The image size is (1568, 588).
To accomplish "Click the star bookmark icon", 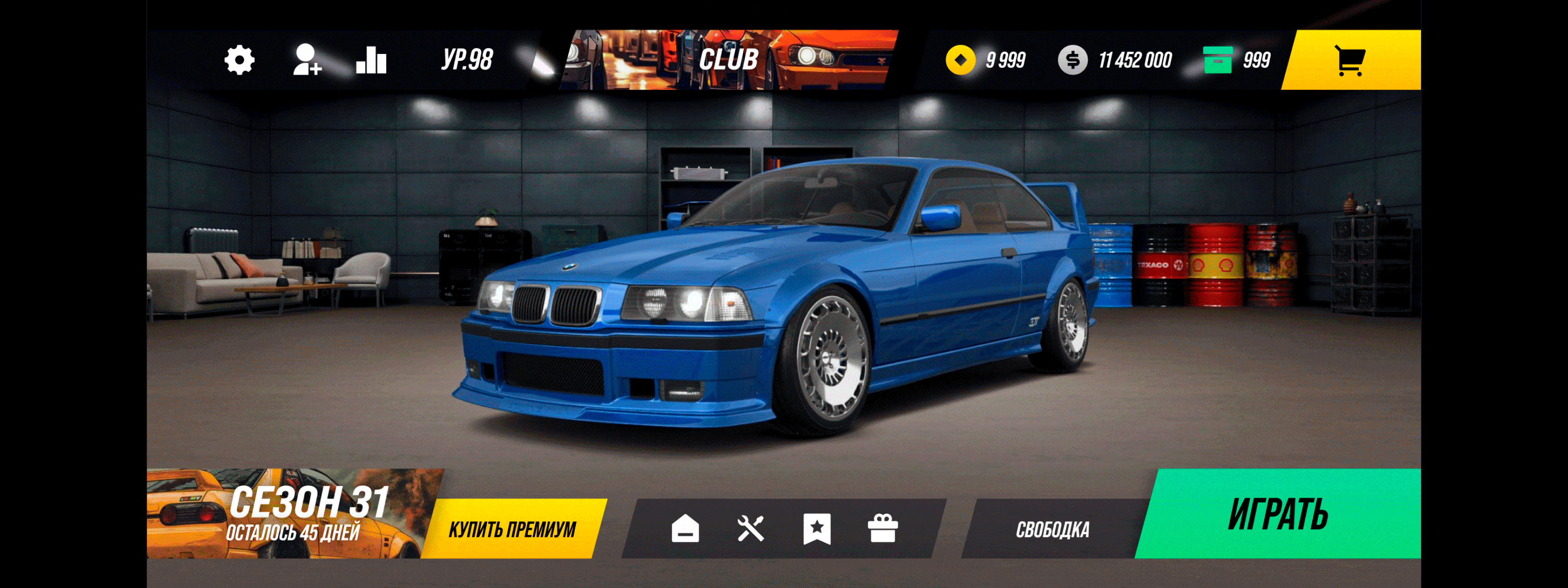I will 817,528.
